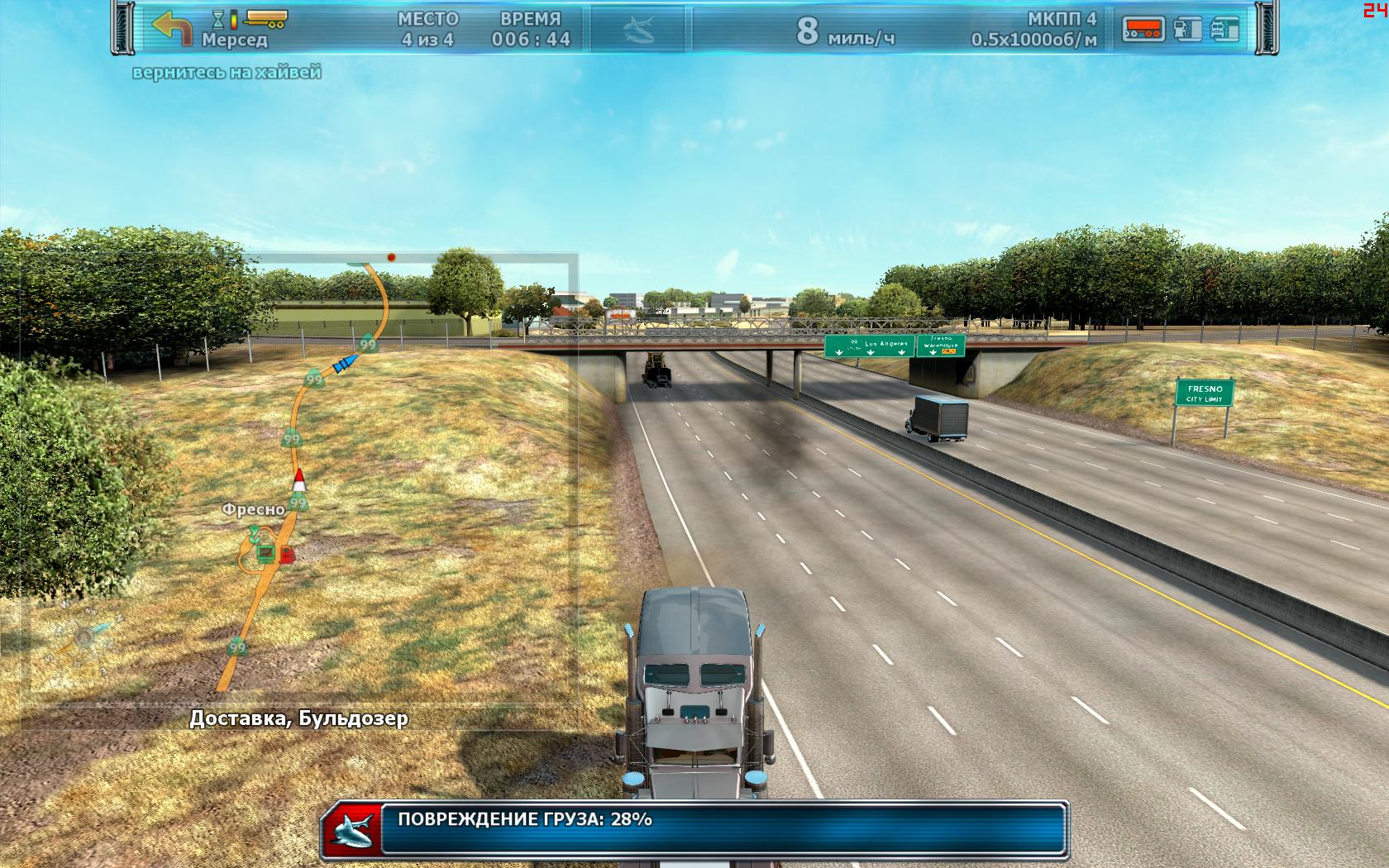The width and height of the screenshot is (1389, 868).
Task: Click the Фресно city marker on the map
Action: (x=253, y=509)
